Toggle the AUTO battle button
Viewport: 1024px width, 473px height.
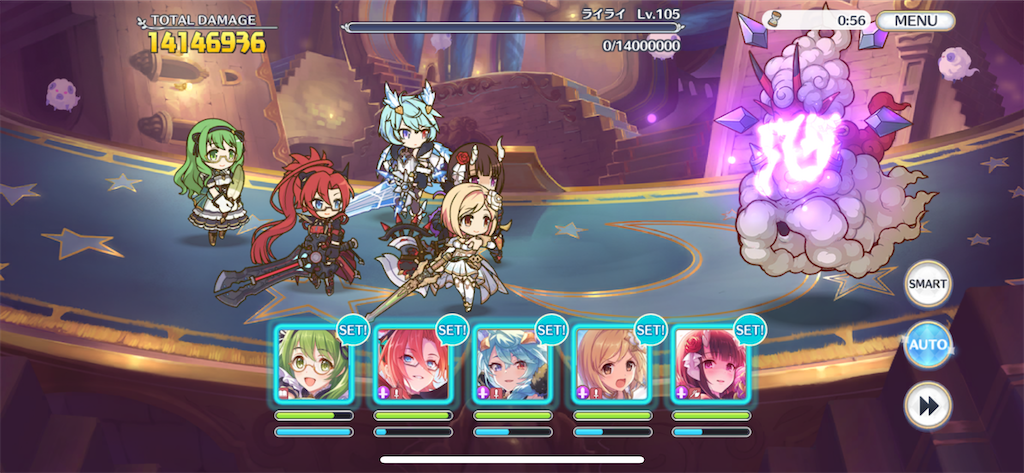click(927, 345)
